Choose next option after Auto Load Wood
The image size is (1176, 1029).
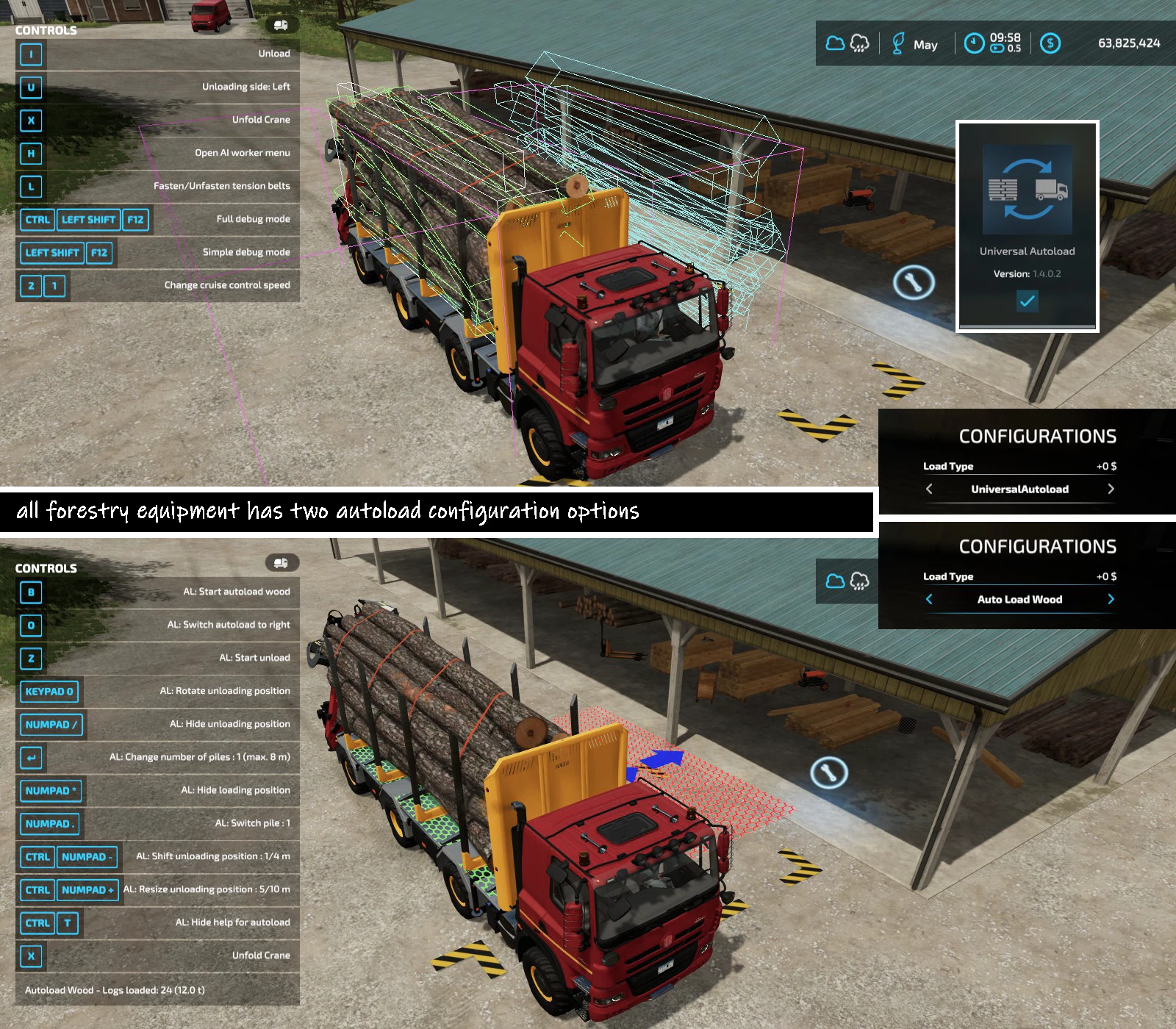click(x=1111, y=599)
